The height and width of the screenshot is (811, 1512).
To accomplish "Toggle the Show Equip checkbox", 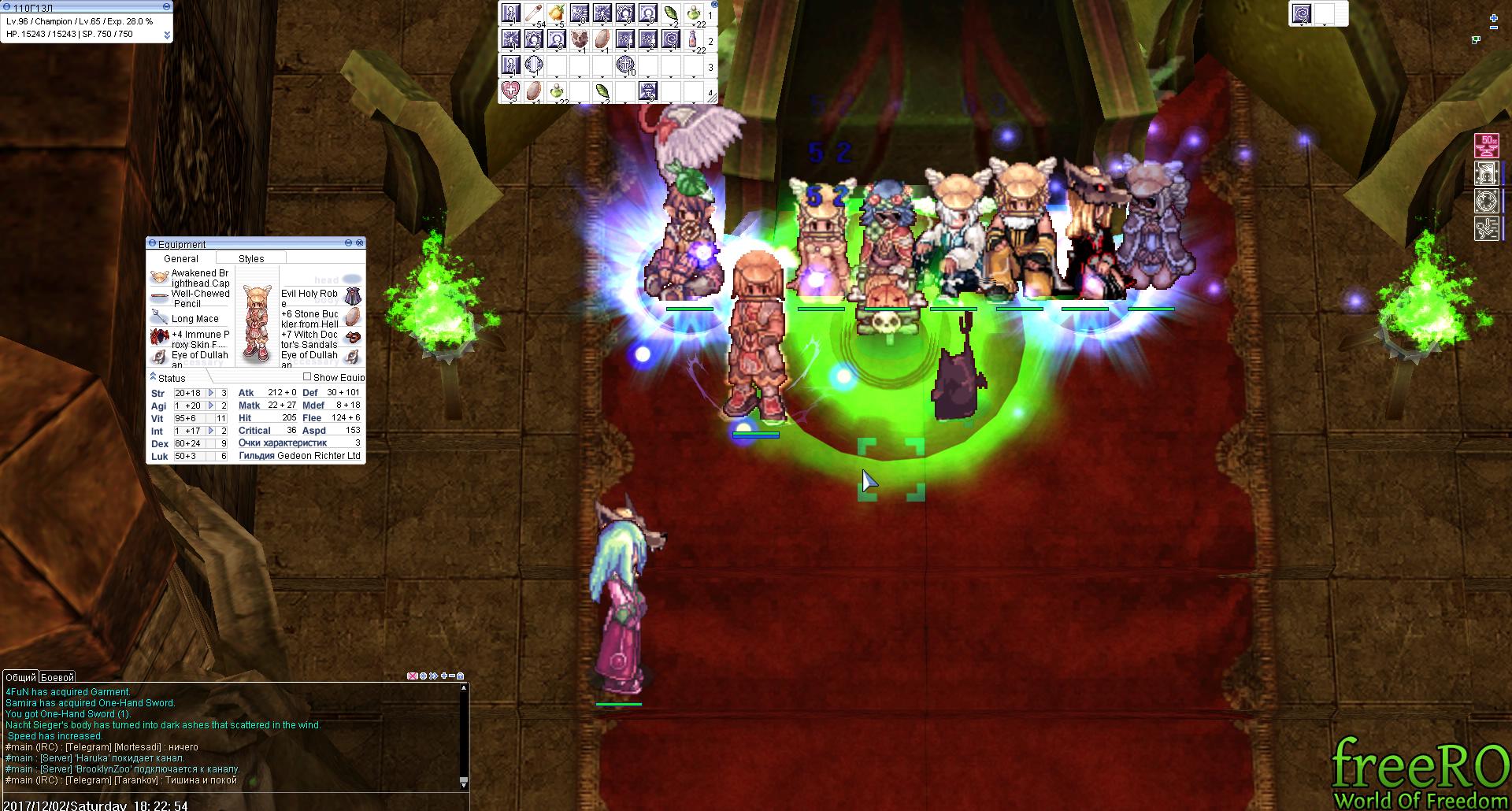I will pyautogui.click(x=307, y=377).
